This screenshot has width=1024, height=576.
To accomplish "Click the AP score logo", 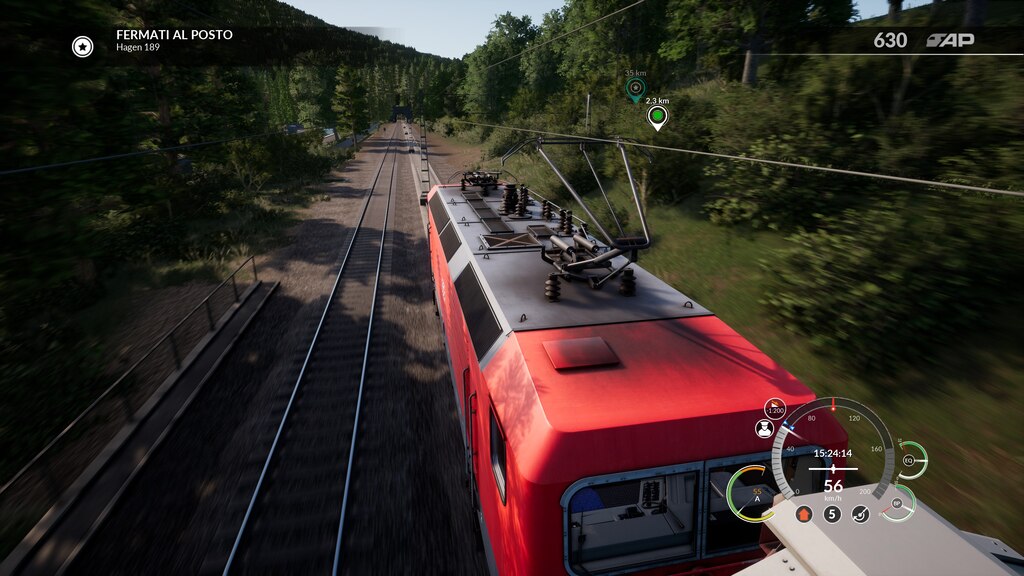I will pos(950,40).
